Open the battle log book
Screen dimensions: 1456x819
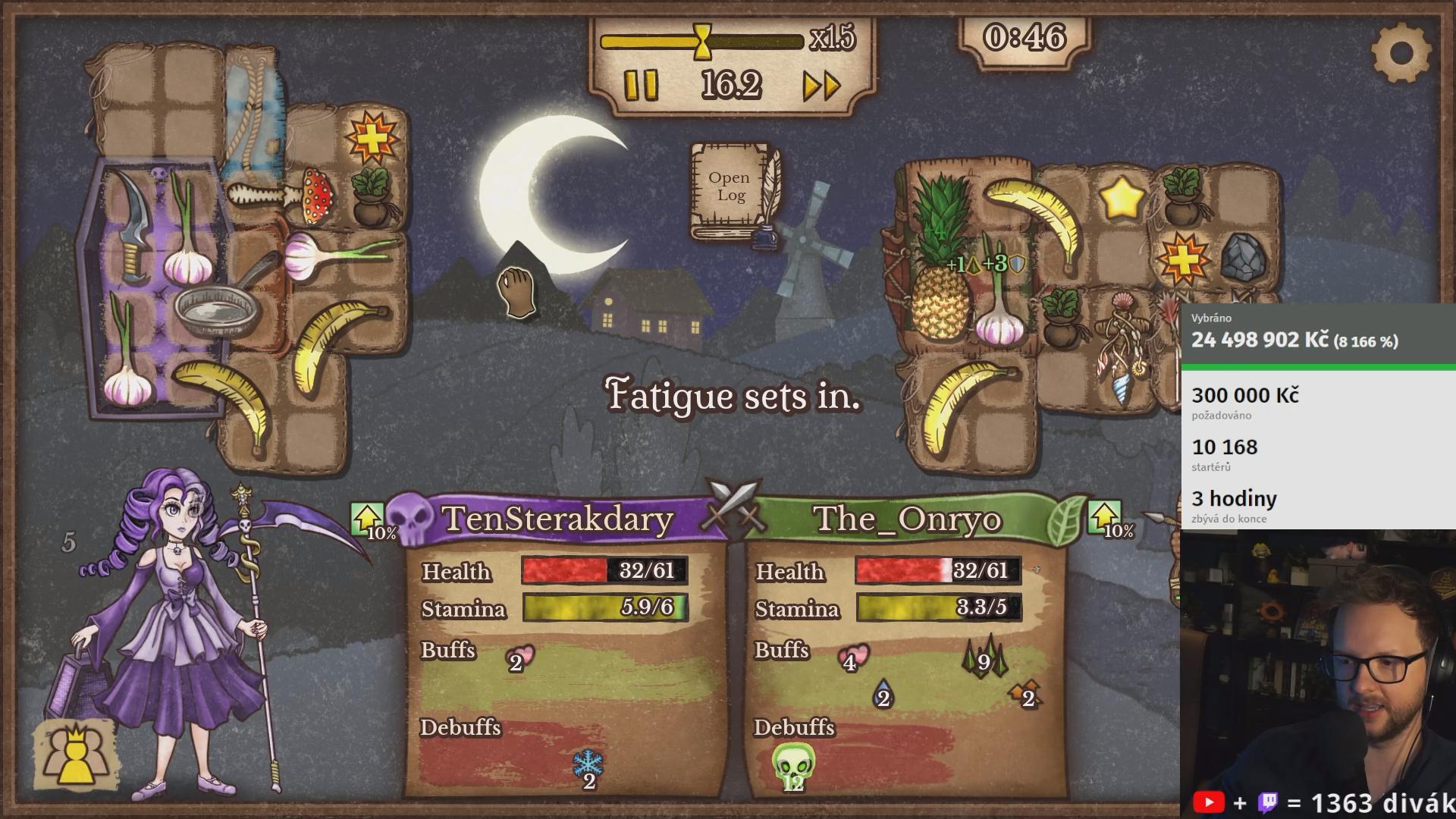730,188
